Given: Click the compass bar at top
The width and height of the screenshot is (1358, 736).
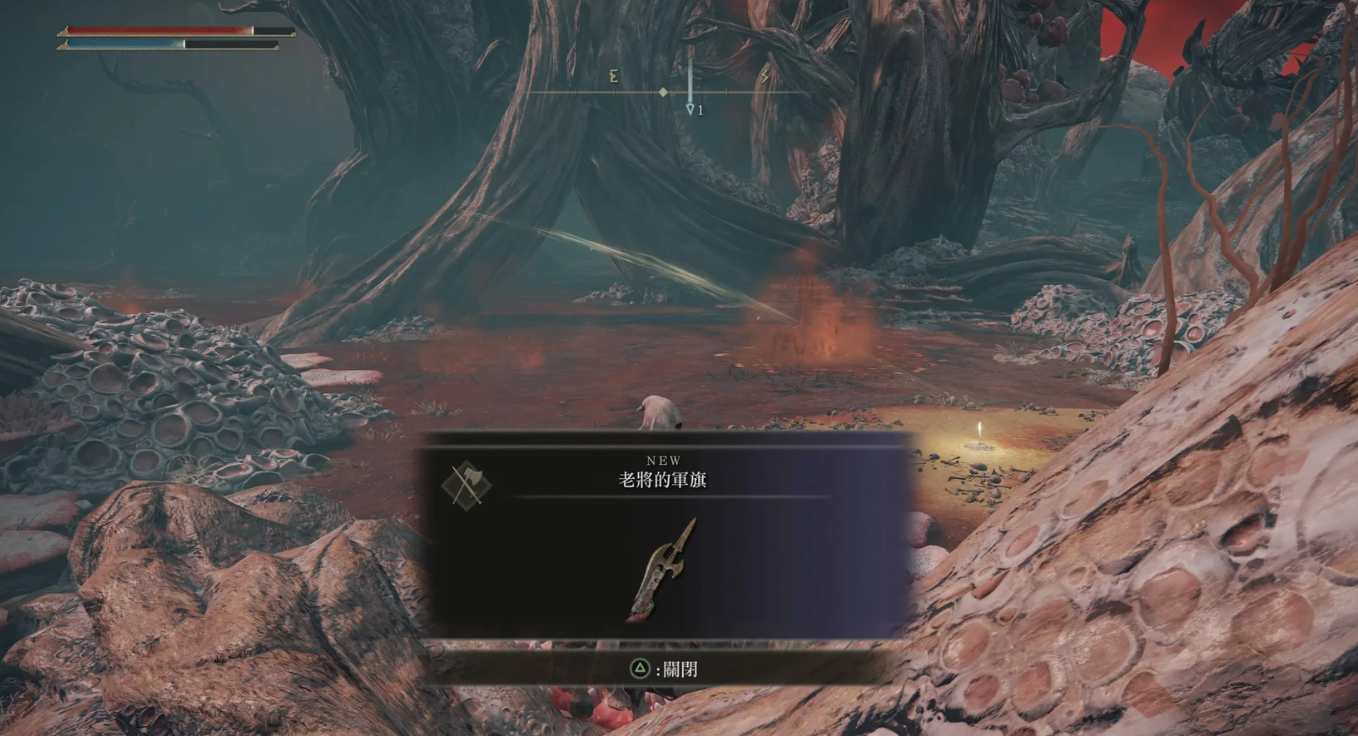Looking at the screenshot, I should [665, 92].
